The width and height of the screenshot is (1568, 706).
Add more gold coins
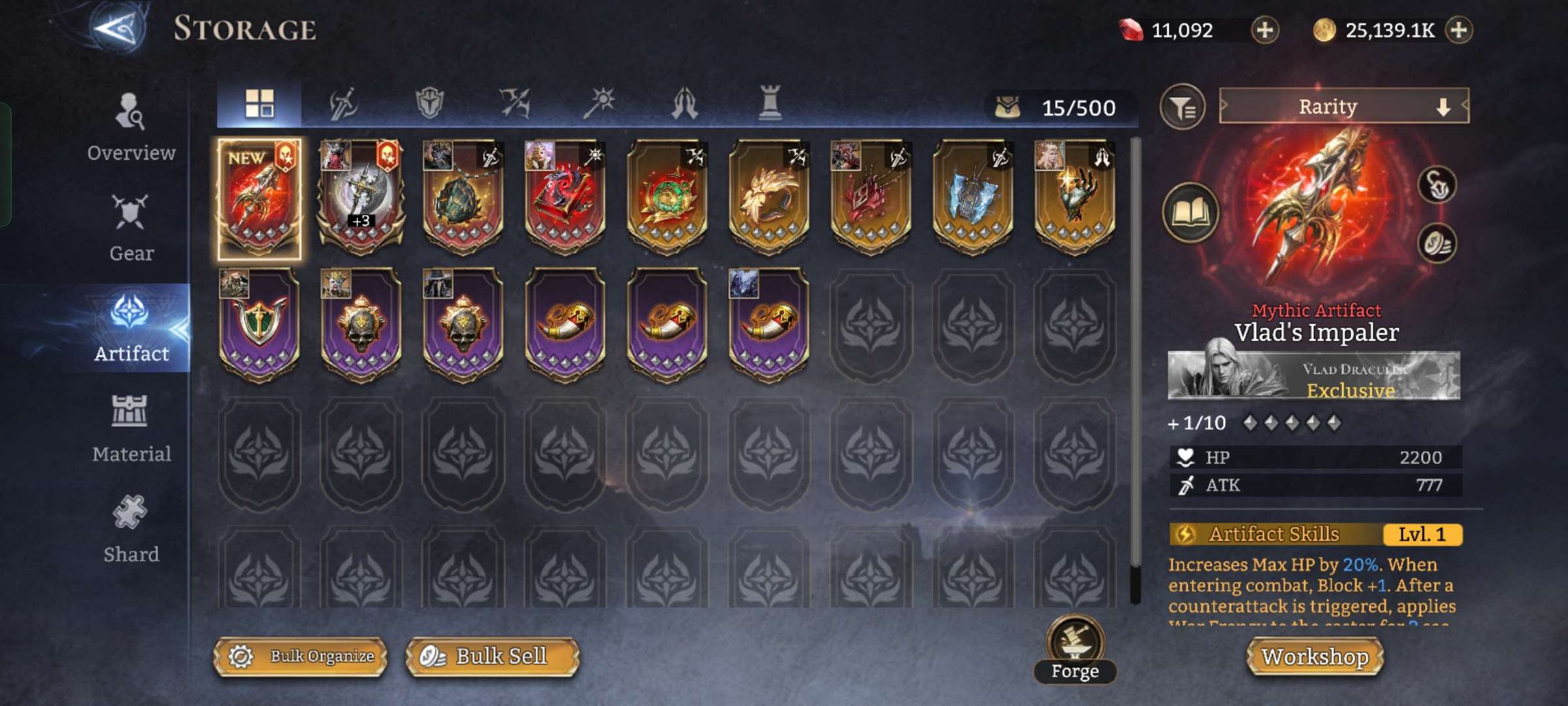click(x=1459, y=30)
